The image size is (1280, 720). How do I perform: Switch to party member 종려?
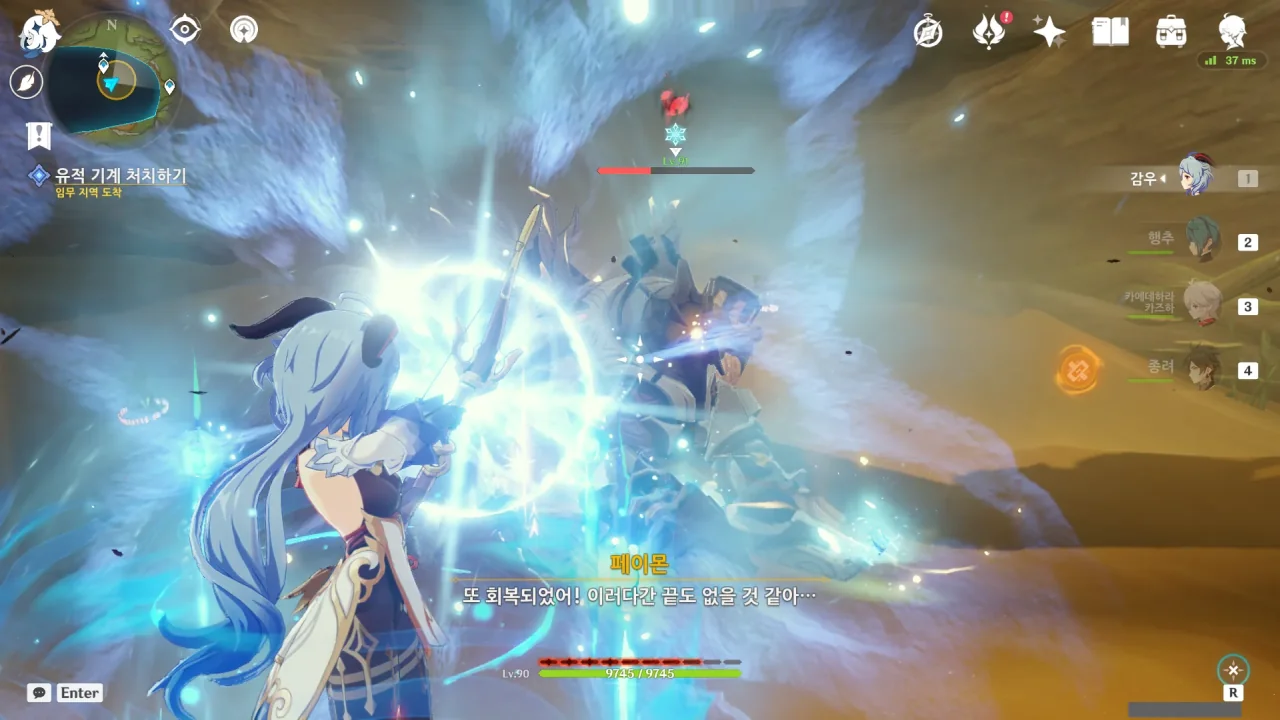point(1203,369)
